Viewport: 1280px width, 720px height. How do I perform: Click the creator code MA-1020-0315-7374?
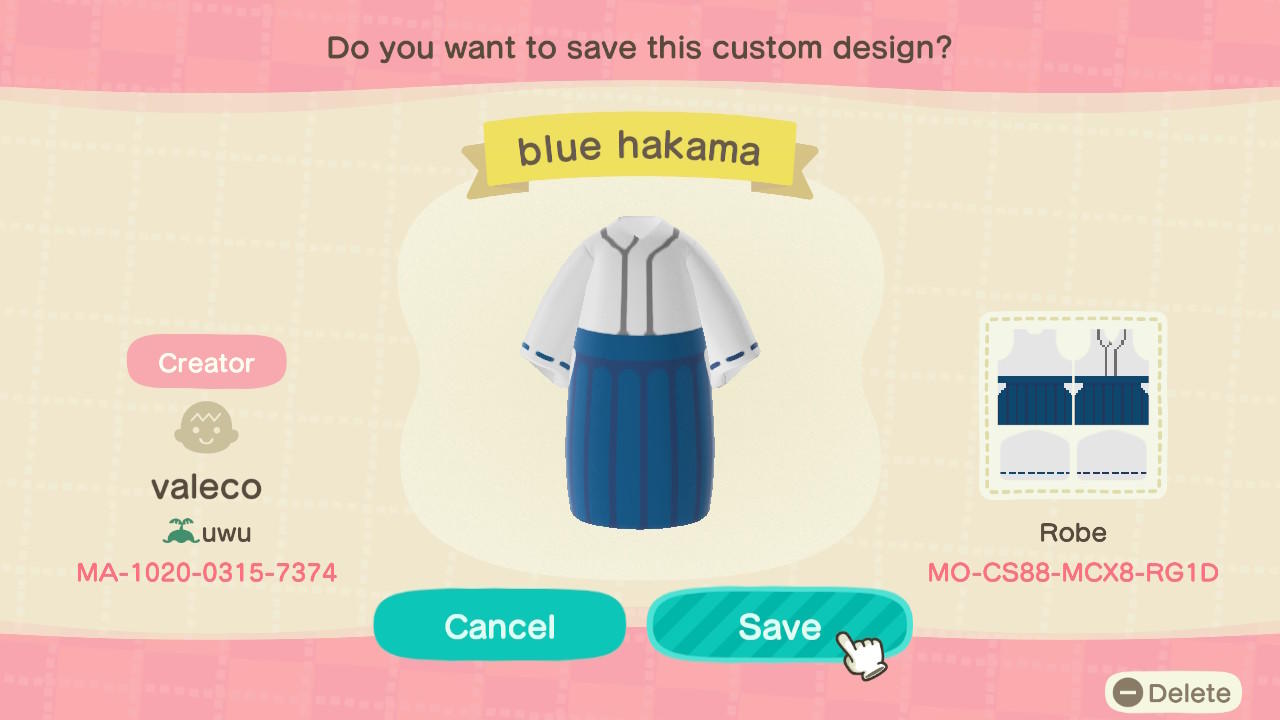[x=206, y=573]
